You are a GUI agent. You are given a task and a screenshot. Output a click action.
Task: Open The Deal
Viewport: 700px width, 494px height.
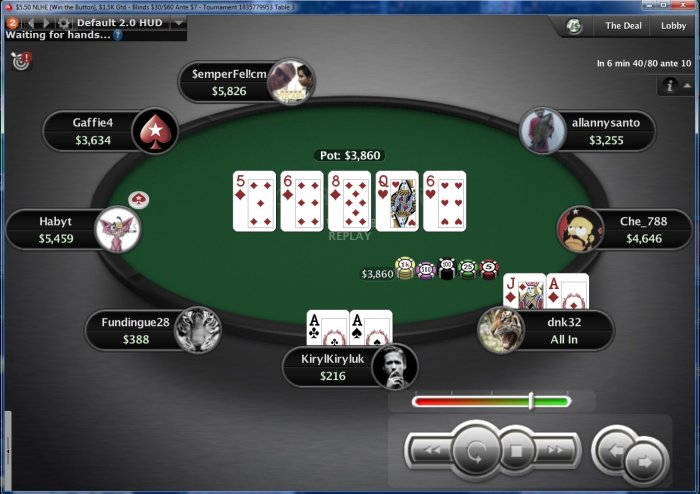coord(622,26)
